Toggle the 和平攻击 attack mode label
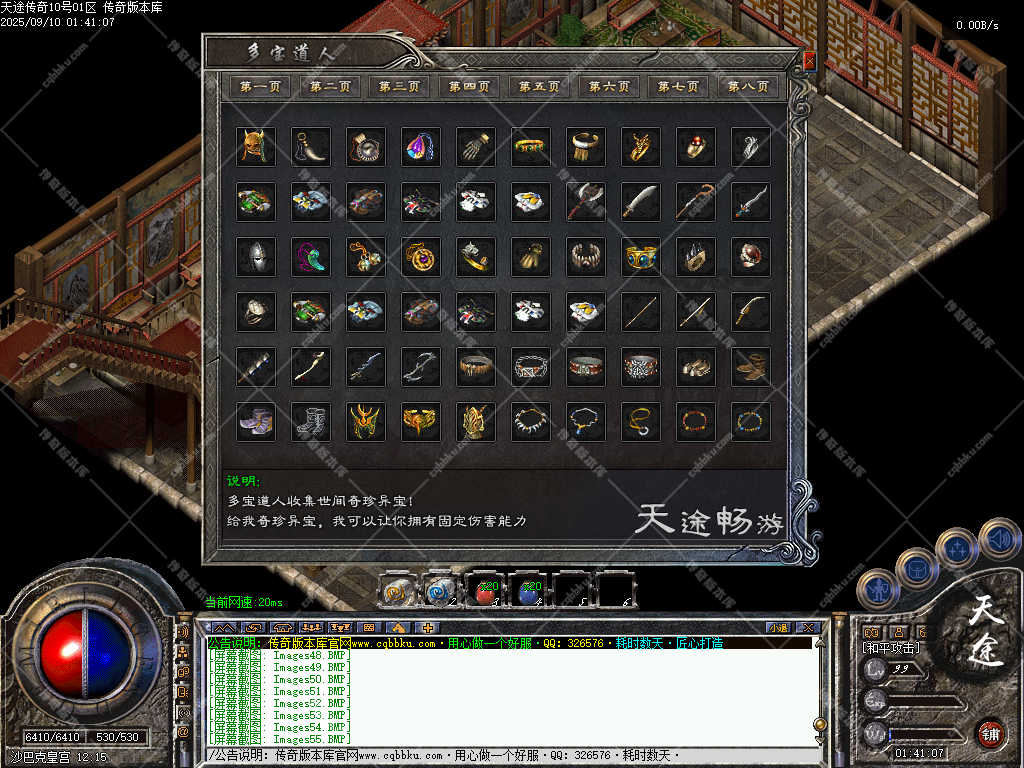Image resolution: width=1024 pixels, height=768 pixels. pyautogui.click(x=891, y=648)
